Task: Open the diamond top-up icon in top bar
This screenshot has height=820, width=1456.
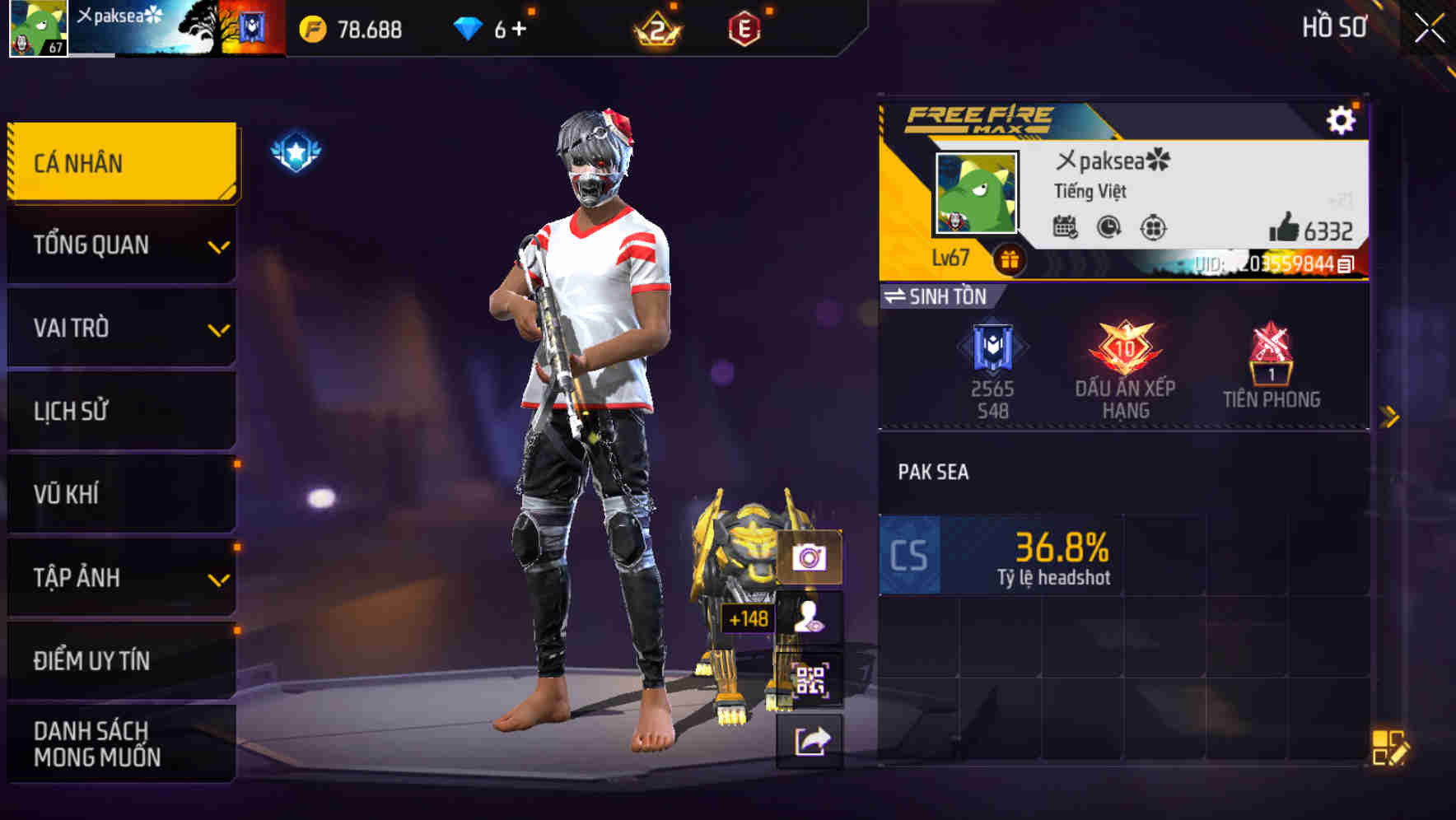Action: (x=468, y=29)
